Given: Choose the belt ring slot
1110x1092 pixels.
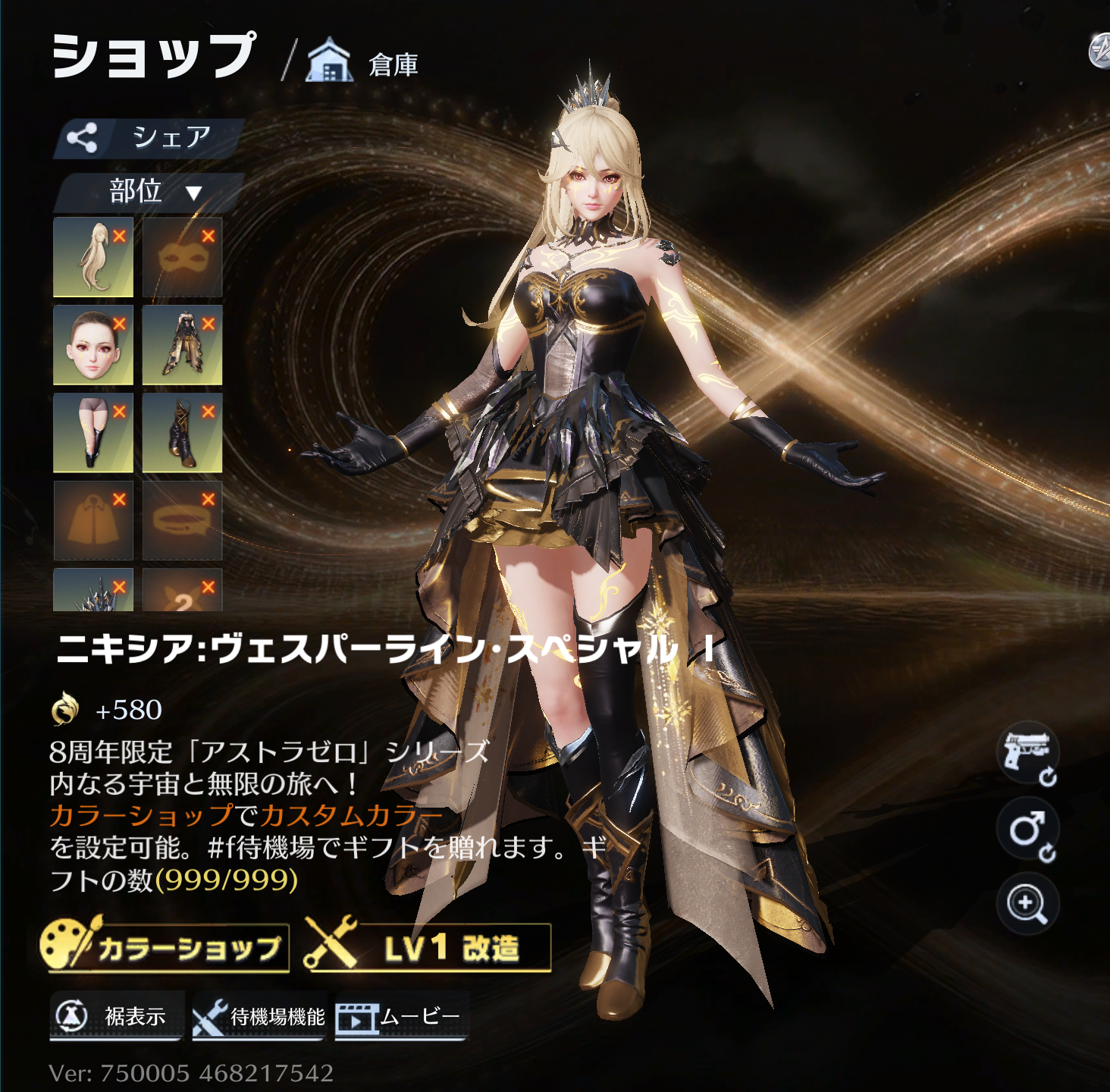Looking at the screenshot, I should [x=182, y=520].
